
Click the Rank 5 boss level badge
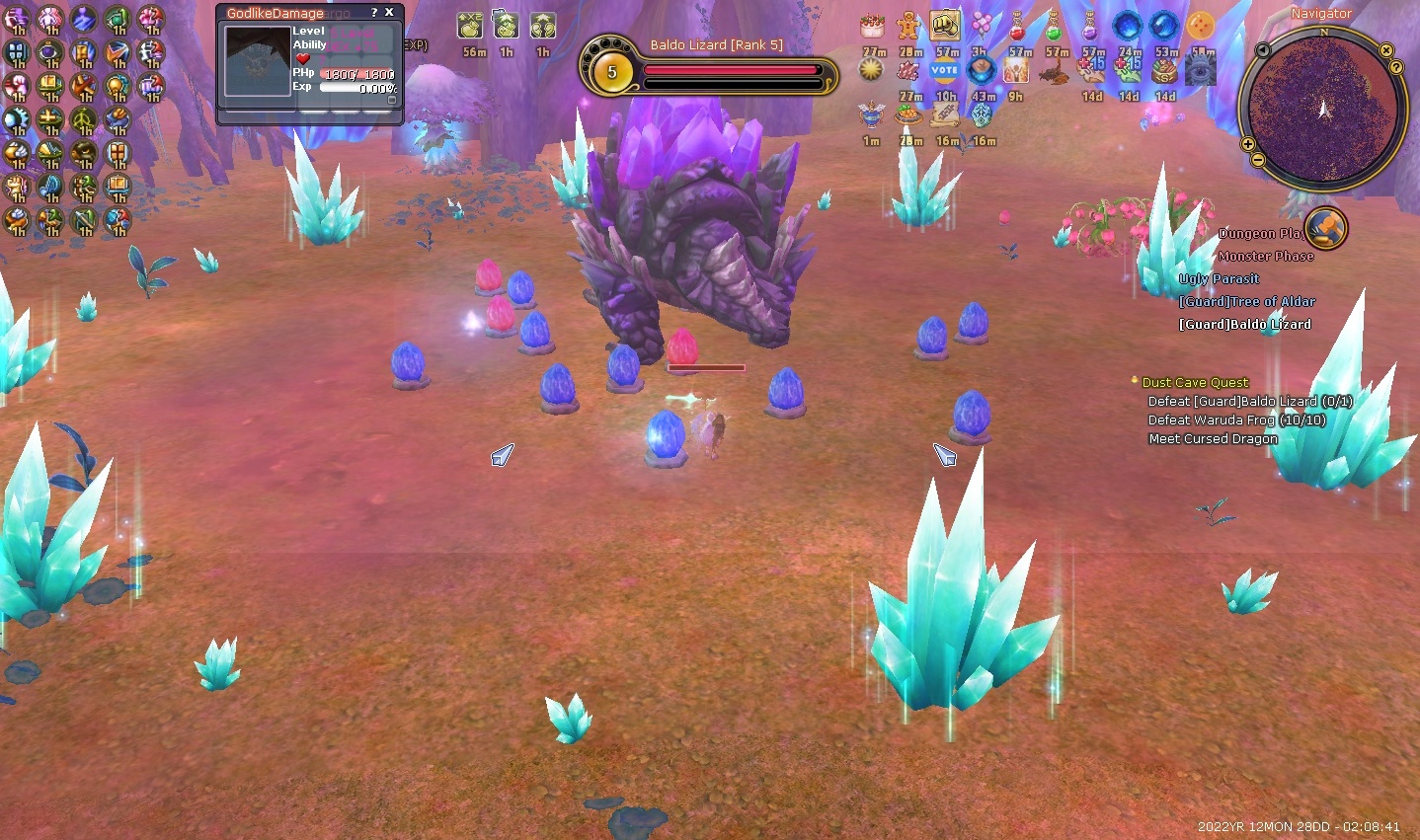pos(611,72)
